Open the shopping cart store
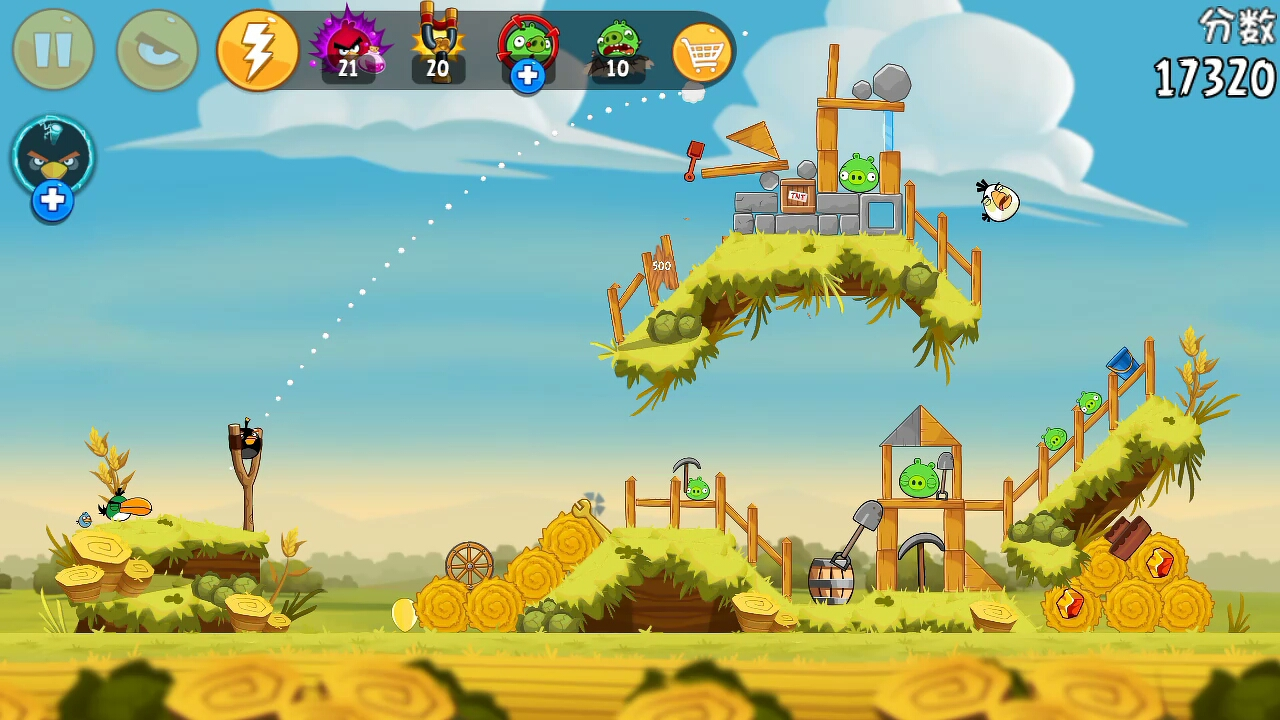This screenshot has width=1280, height=720. 702,52
